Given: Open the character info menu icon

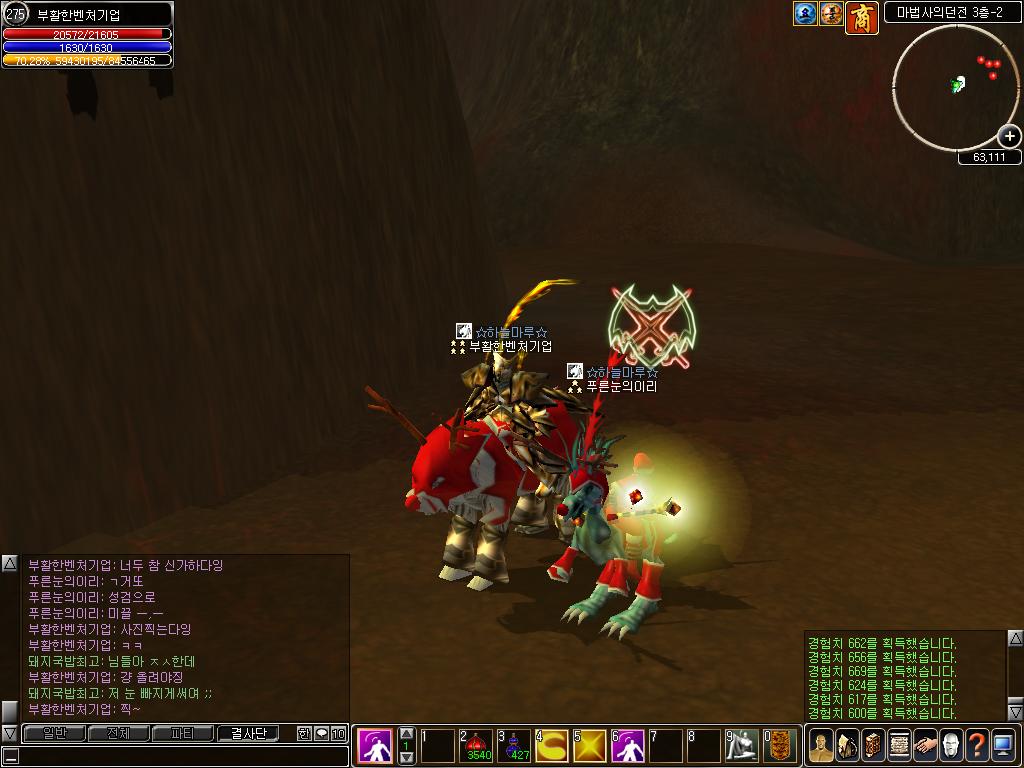Looking at the screenshot, I should 821,745.
